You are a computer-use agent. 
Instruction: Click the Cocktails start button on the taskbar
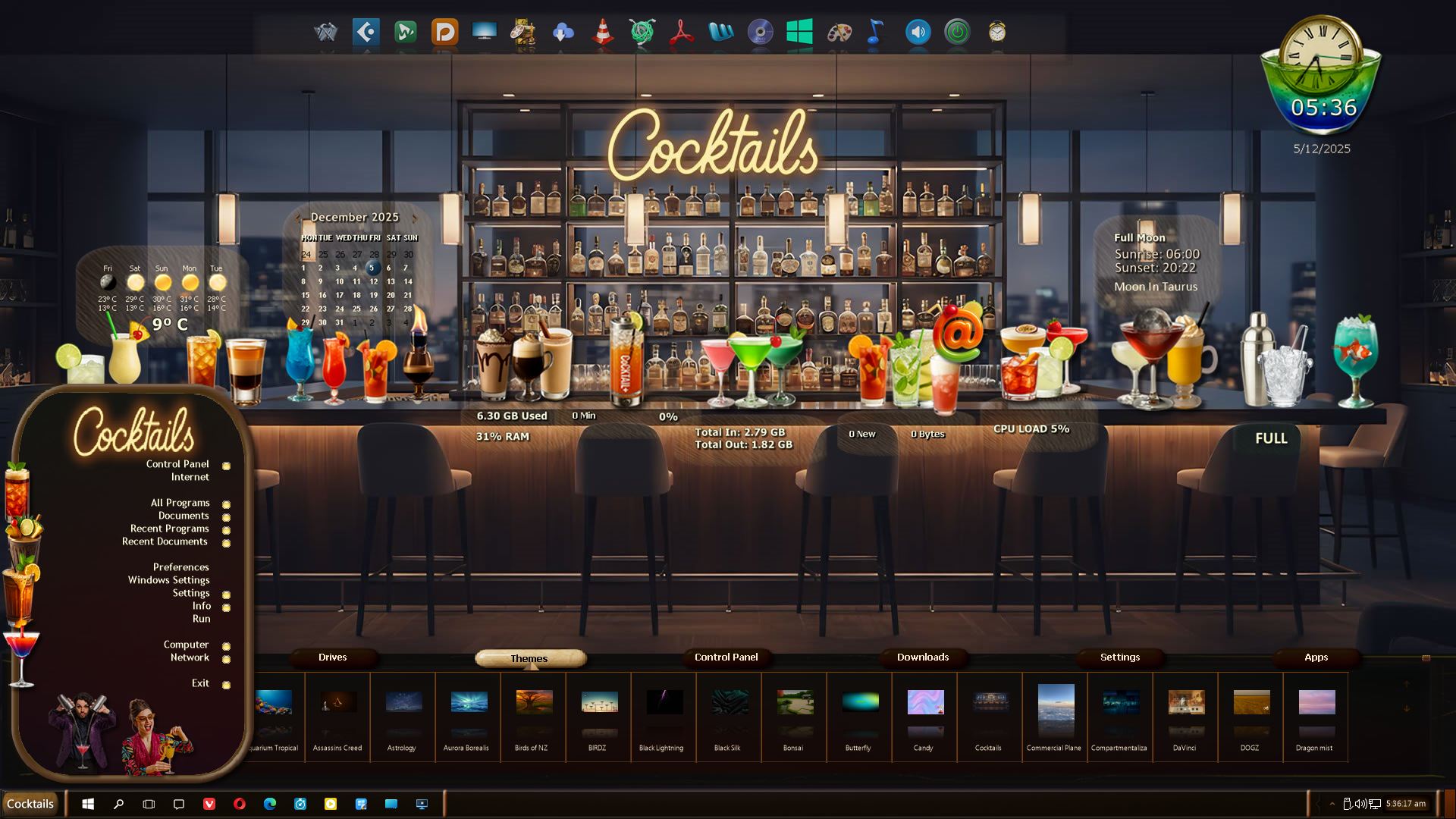(30, 804)
